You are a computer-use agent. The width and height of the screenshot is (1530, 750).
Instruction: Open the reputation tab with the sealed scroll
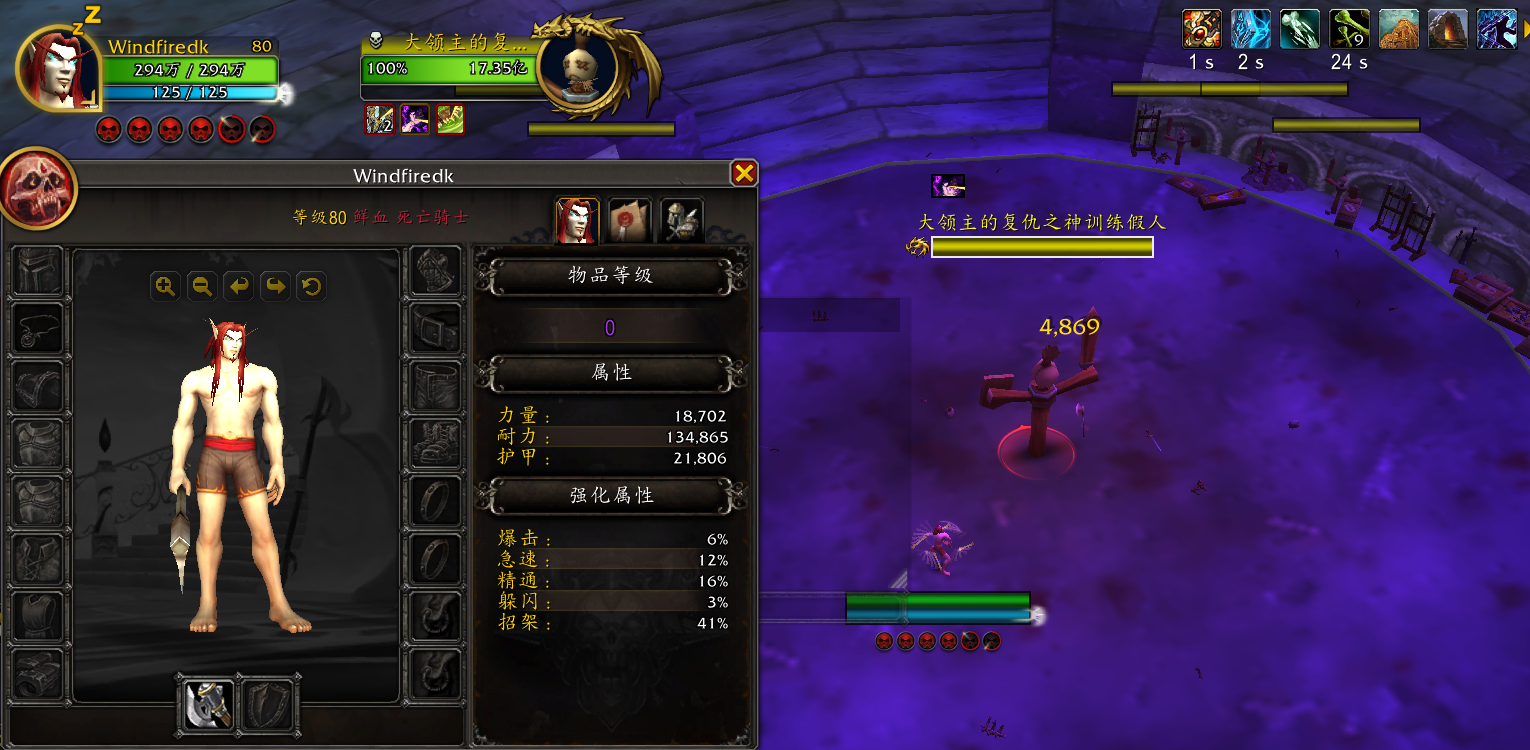[x=629, y=219]
